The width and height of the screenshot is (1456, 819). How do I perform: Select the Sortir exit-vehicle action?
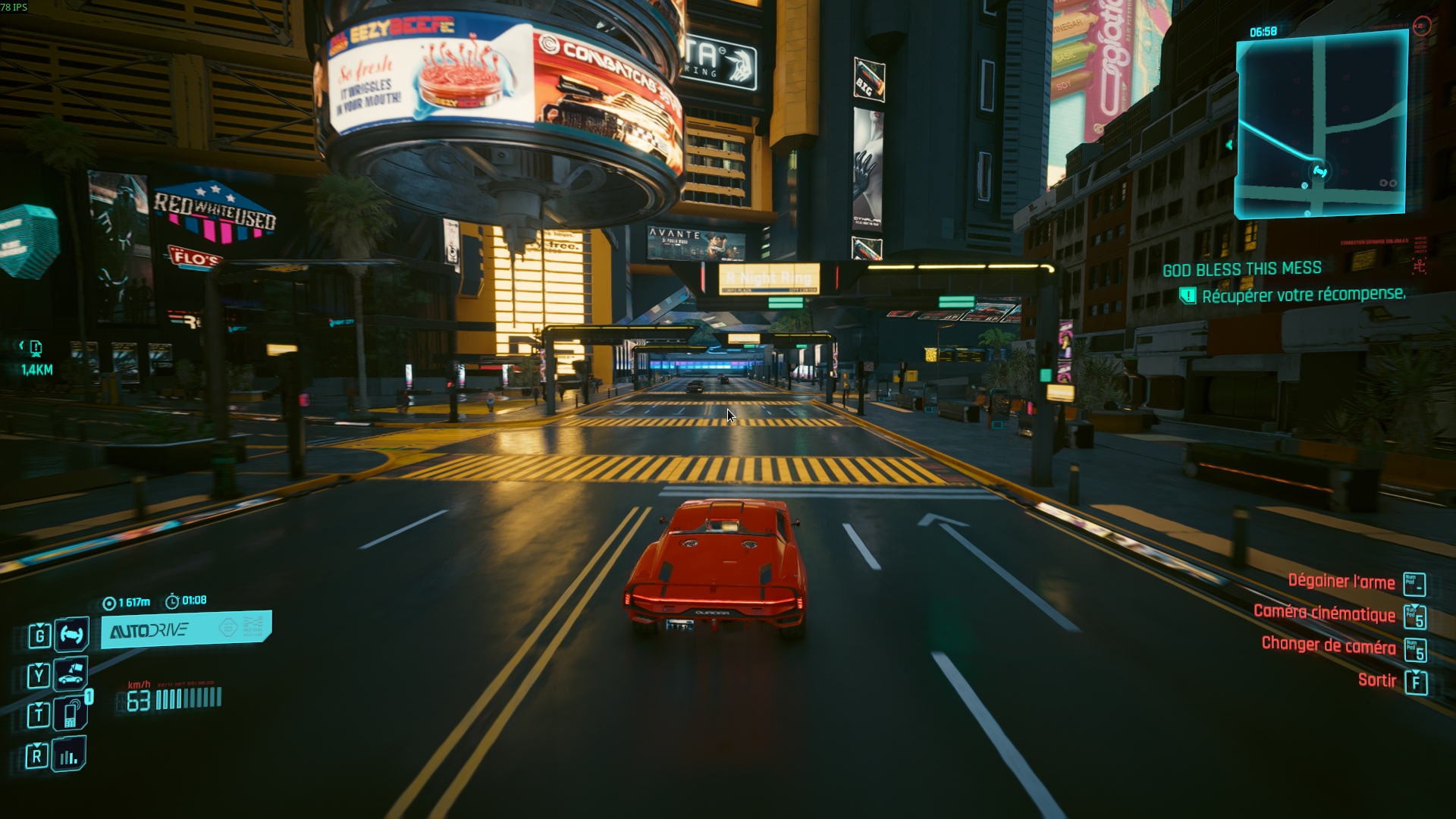click(1376, 680)
